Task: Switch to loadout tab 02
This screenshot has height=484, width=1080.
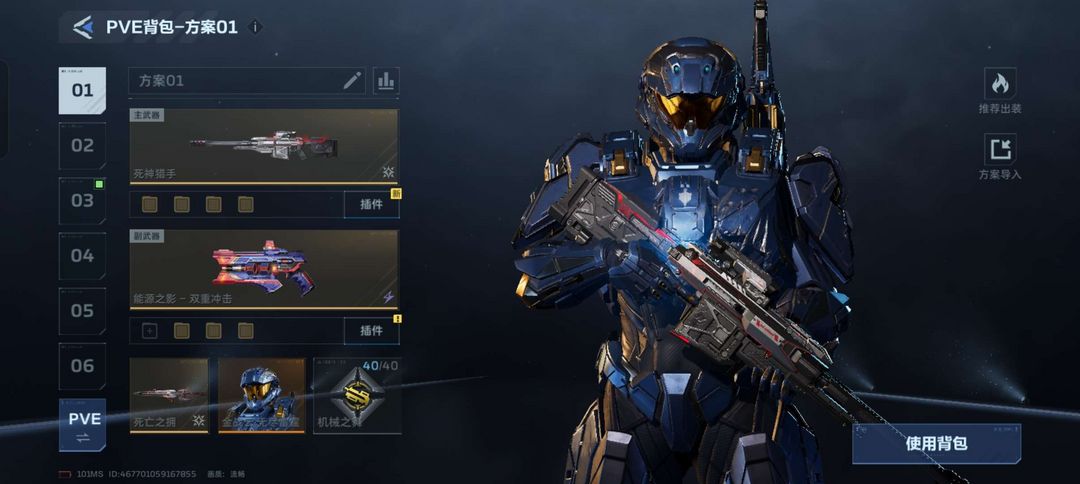Action: 82,146
